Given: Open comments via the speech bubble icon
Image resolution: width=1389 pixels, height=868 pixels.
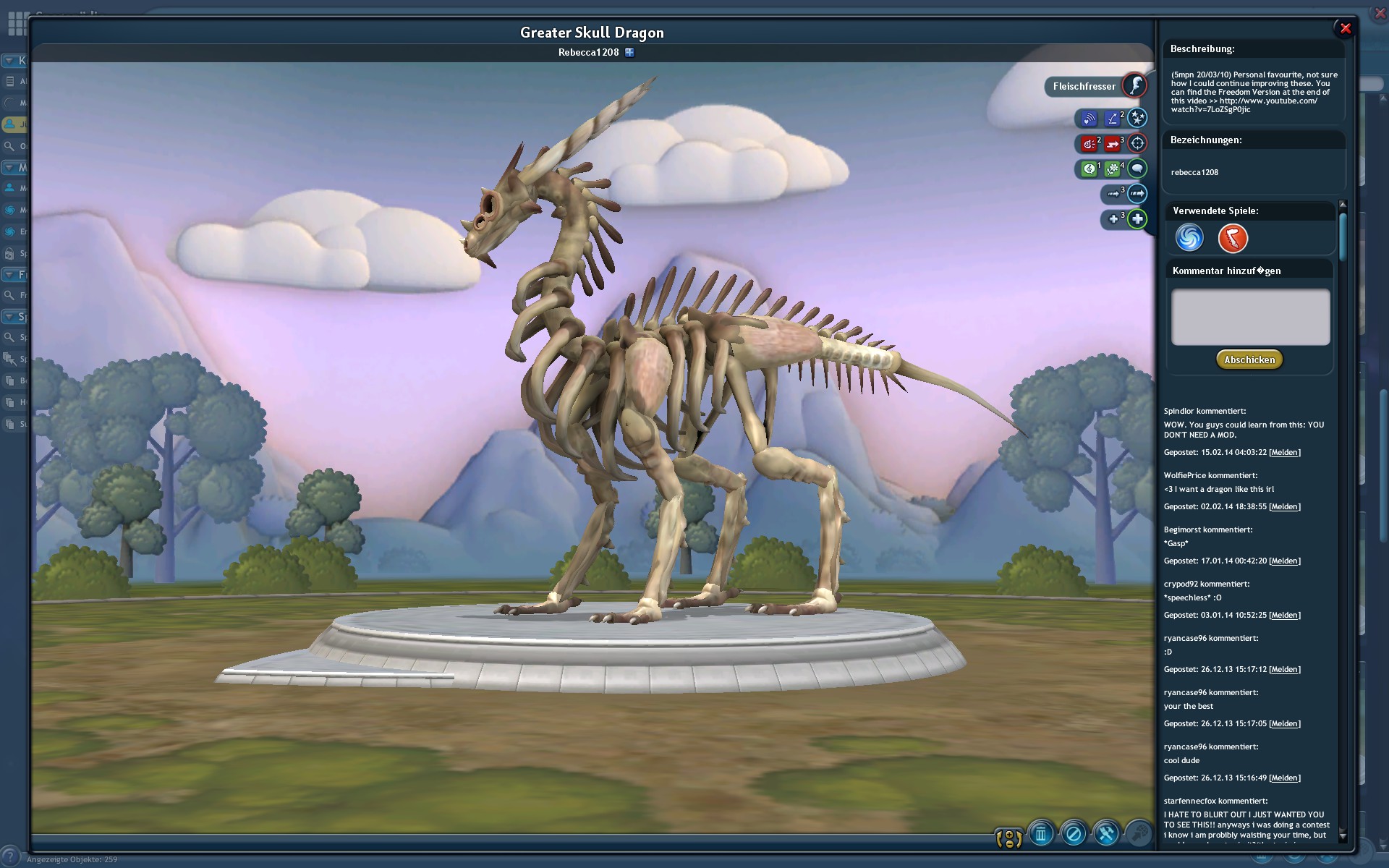Looking at the screenshot, I should coord(1138,169).
